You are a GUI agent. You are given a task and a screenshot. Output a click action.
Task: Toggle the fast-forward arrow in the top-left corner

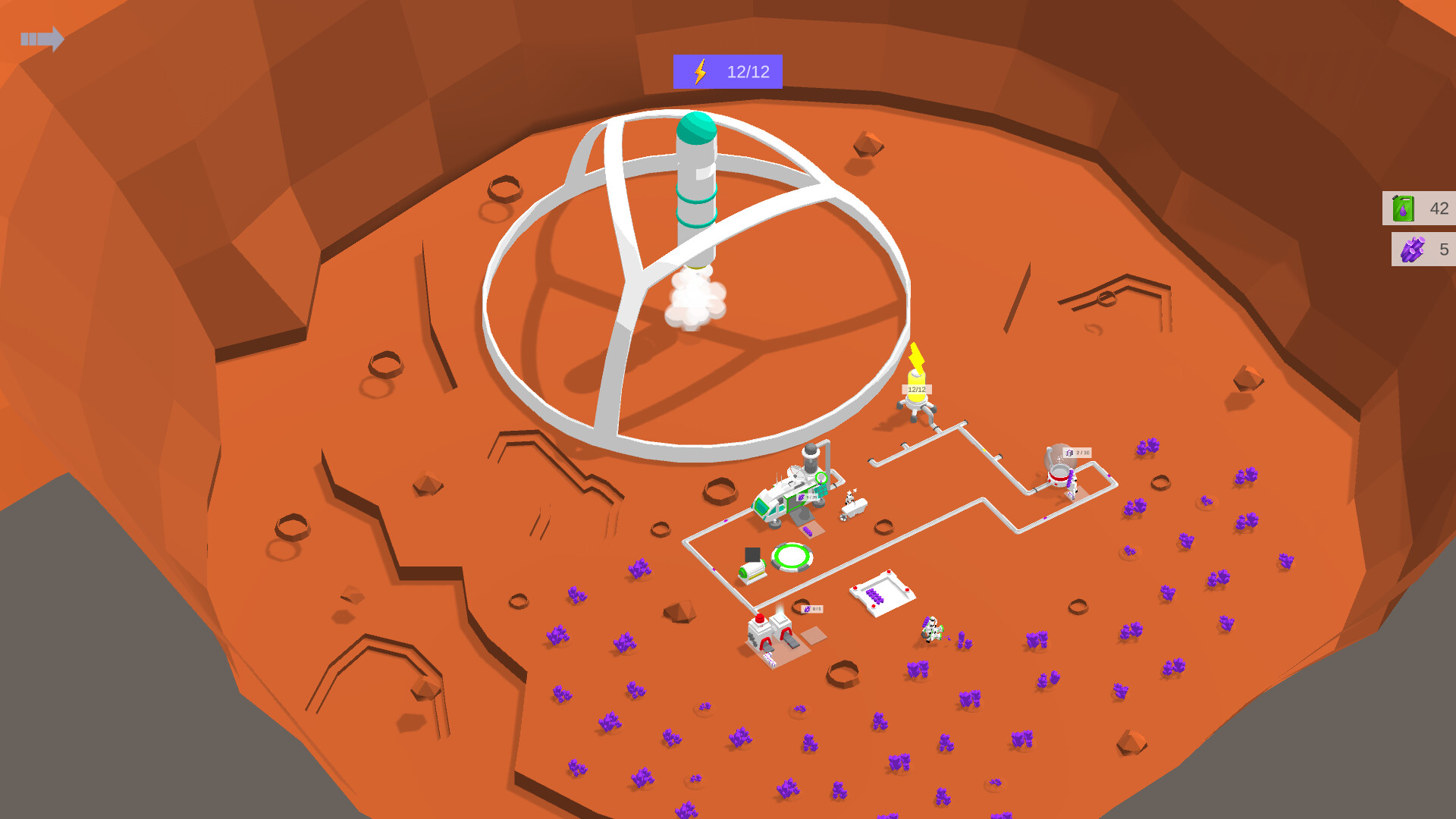pyautogui.click(x=42, y=39)
